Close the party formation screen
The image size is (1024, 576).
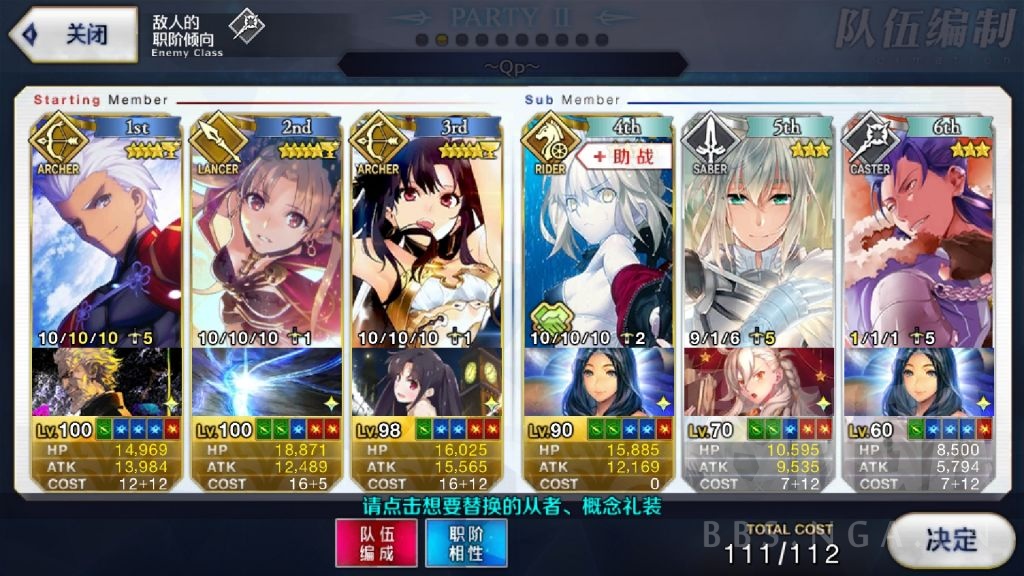[73, 34]
